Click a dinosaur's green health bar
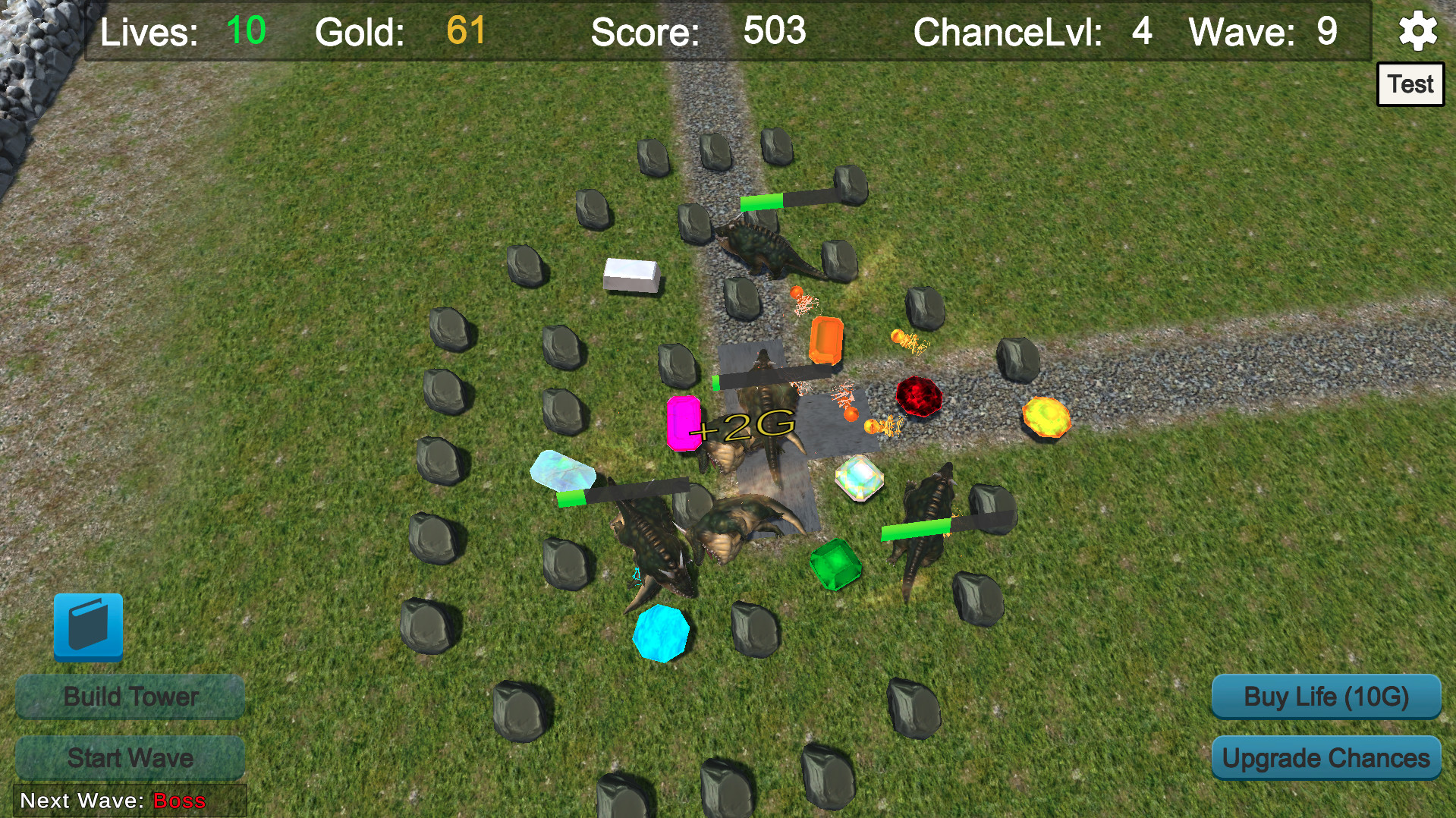The height and width of the screenshot is (818, 1456). [763, 203]
